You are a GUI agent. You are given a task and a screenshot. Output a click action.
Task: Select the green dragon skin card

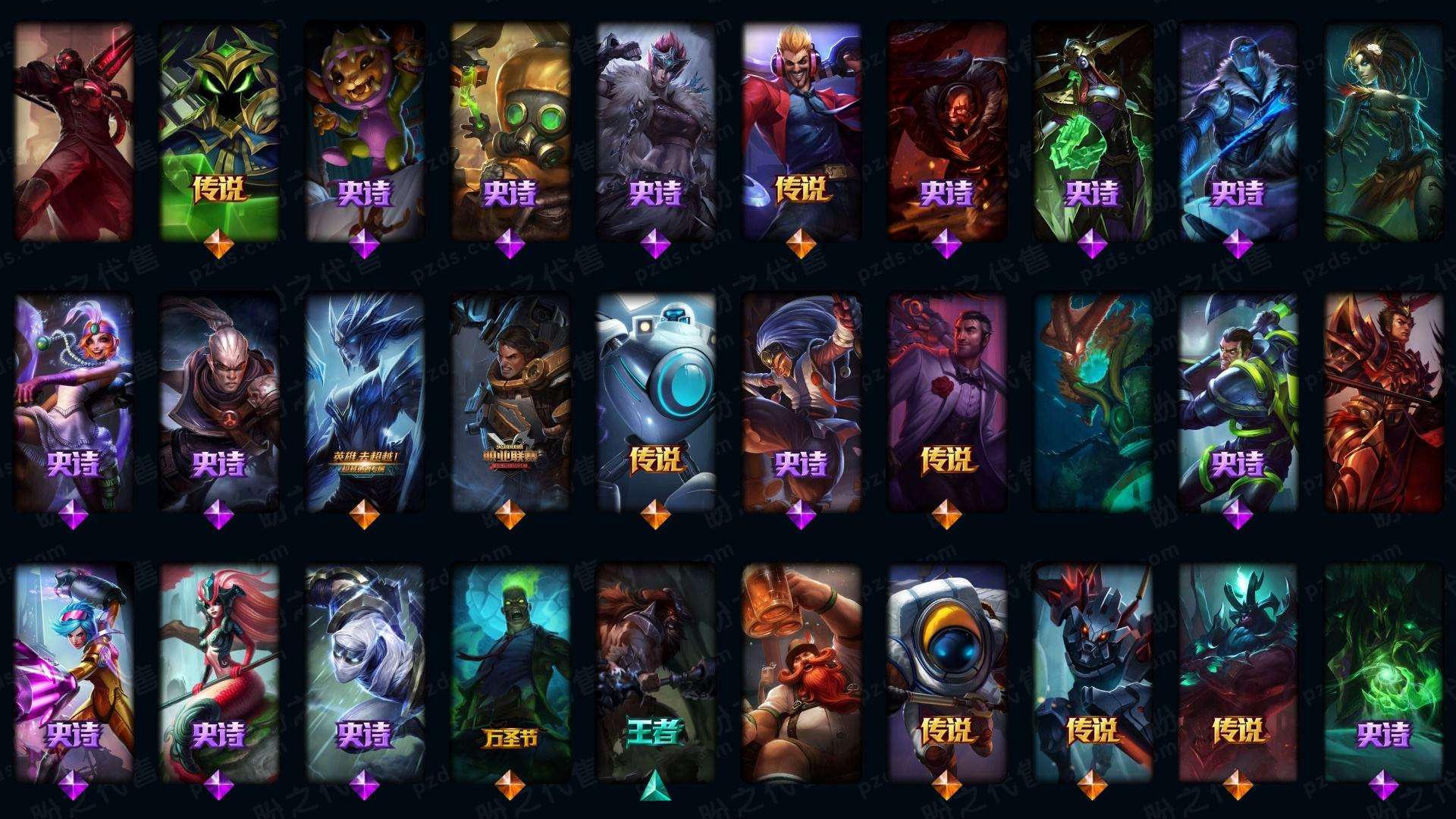click(1092, 402)
